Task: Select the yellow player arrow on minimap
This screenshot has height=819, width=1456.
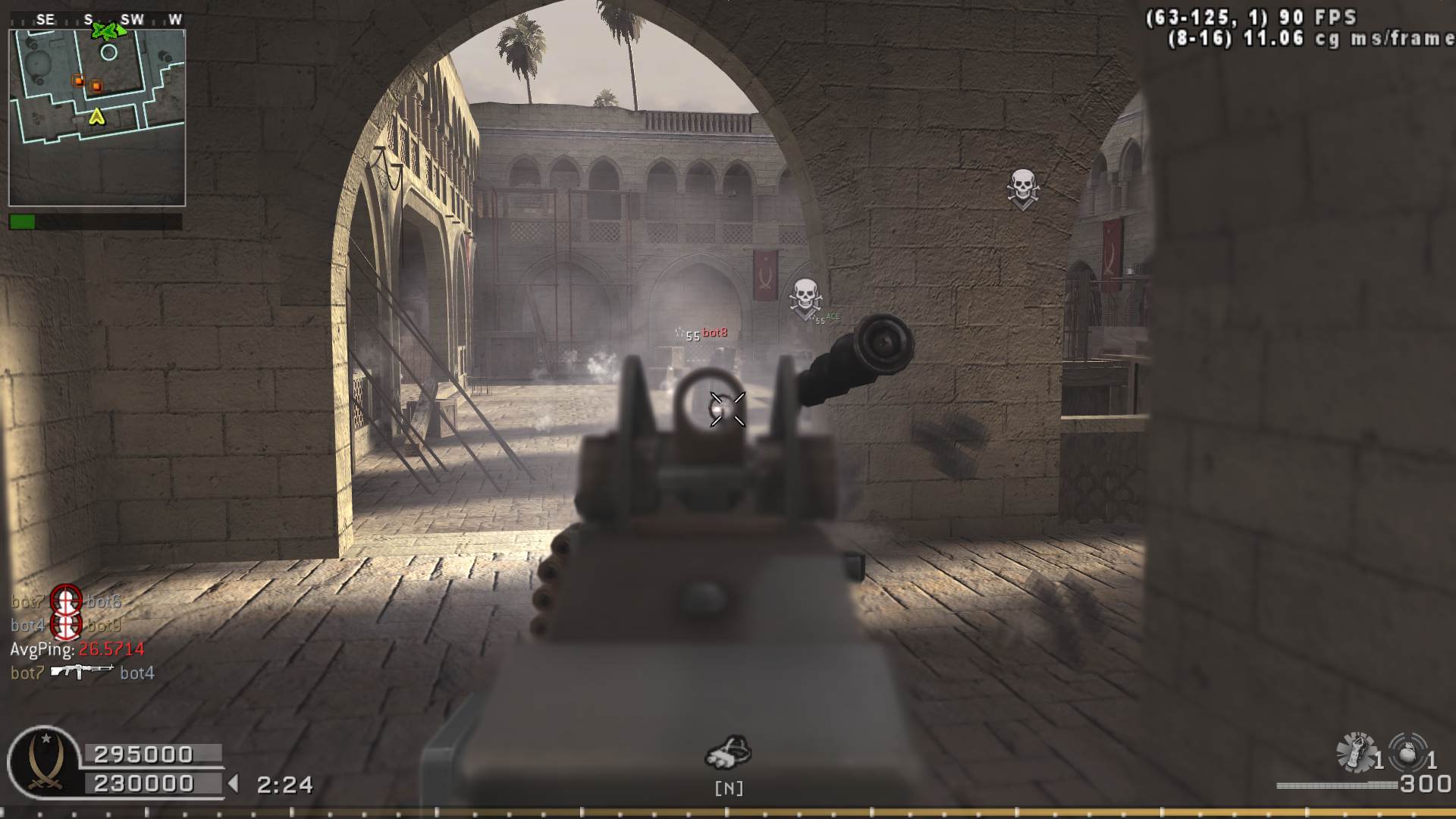Action: (x=96, y=117)
